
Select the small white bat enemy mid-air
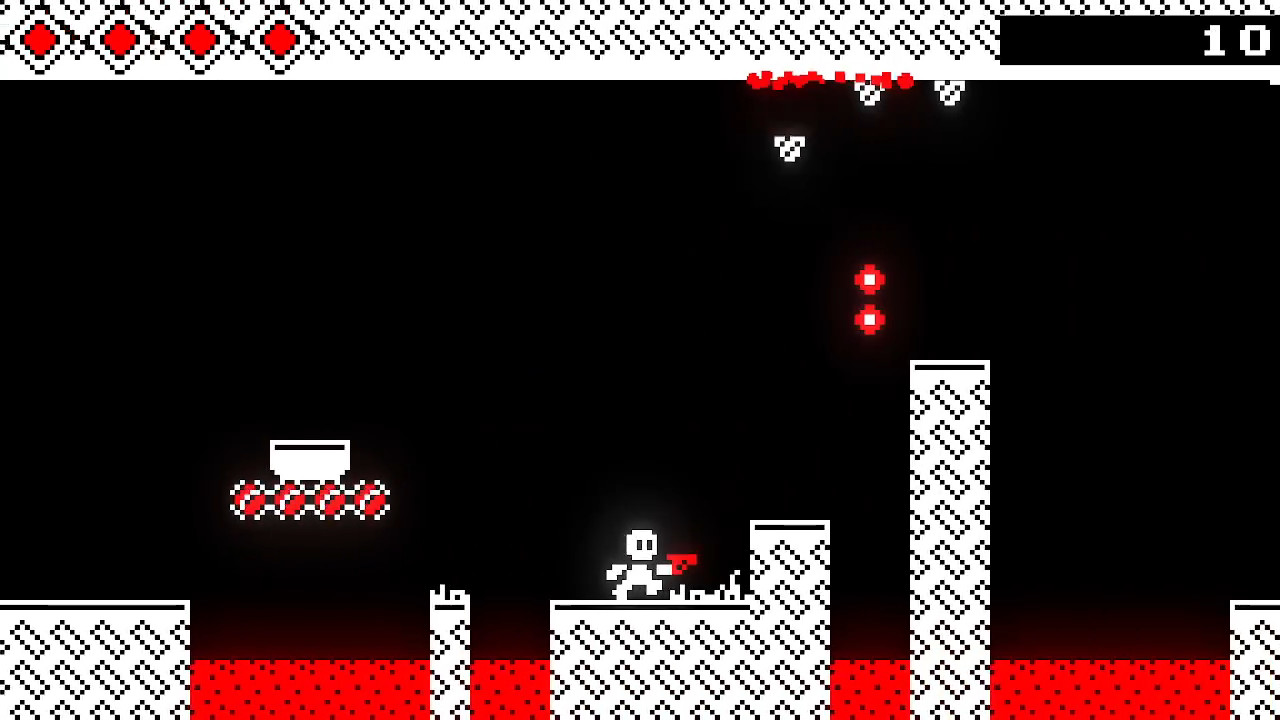point(787,146)
